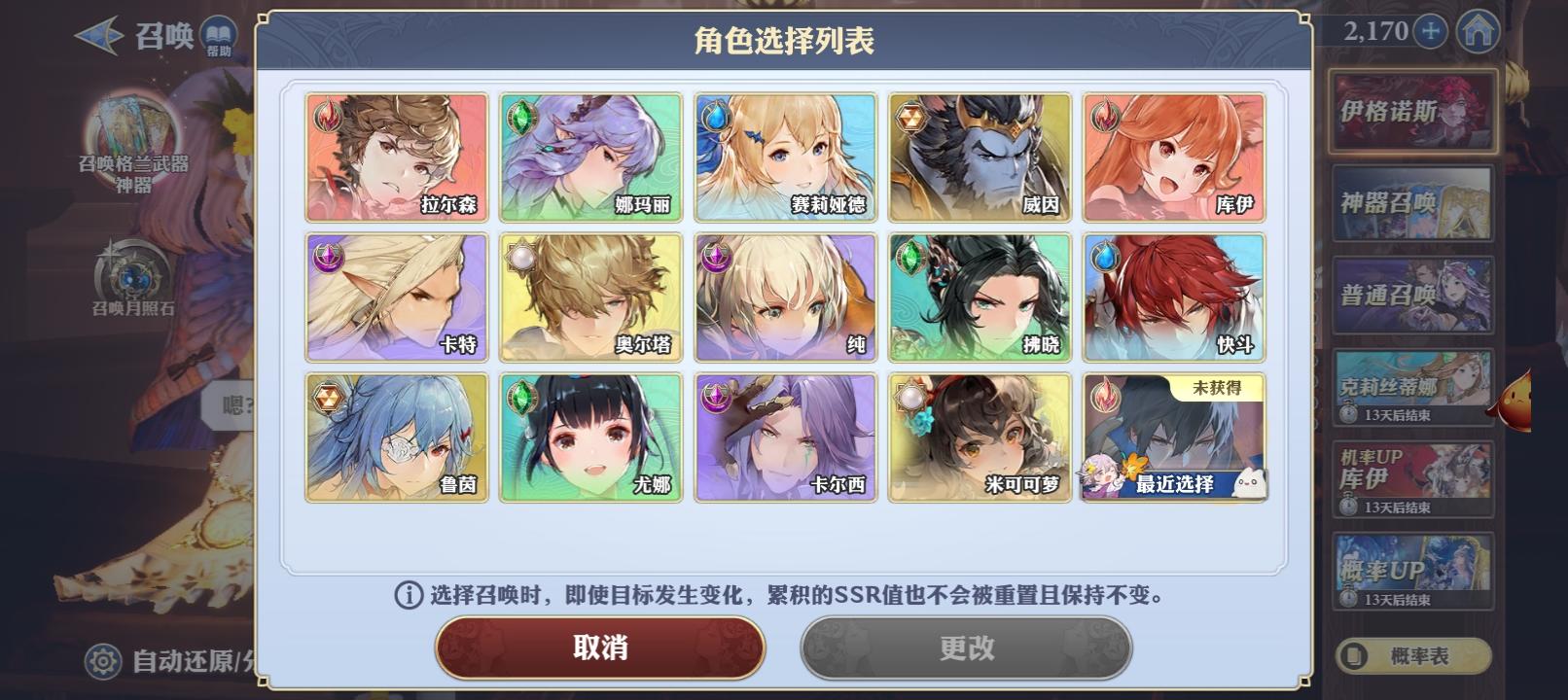Select 赛莉娅德 as the summon target

coord(784,156)
